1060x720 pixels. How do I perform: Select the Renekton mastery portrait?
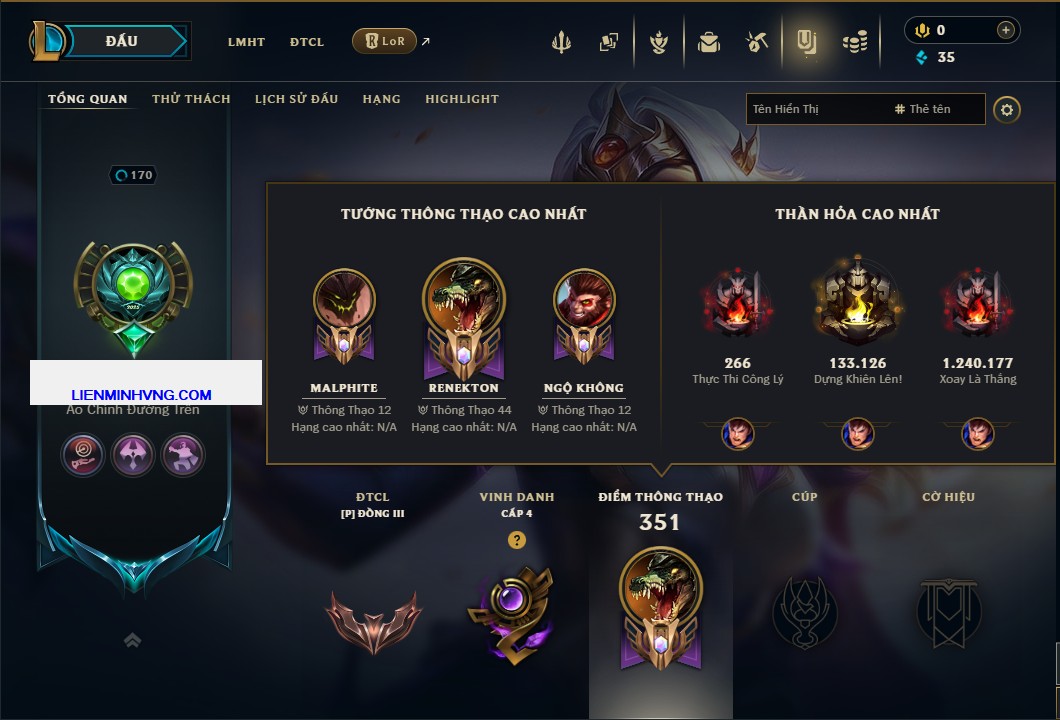point(463,299)
